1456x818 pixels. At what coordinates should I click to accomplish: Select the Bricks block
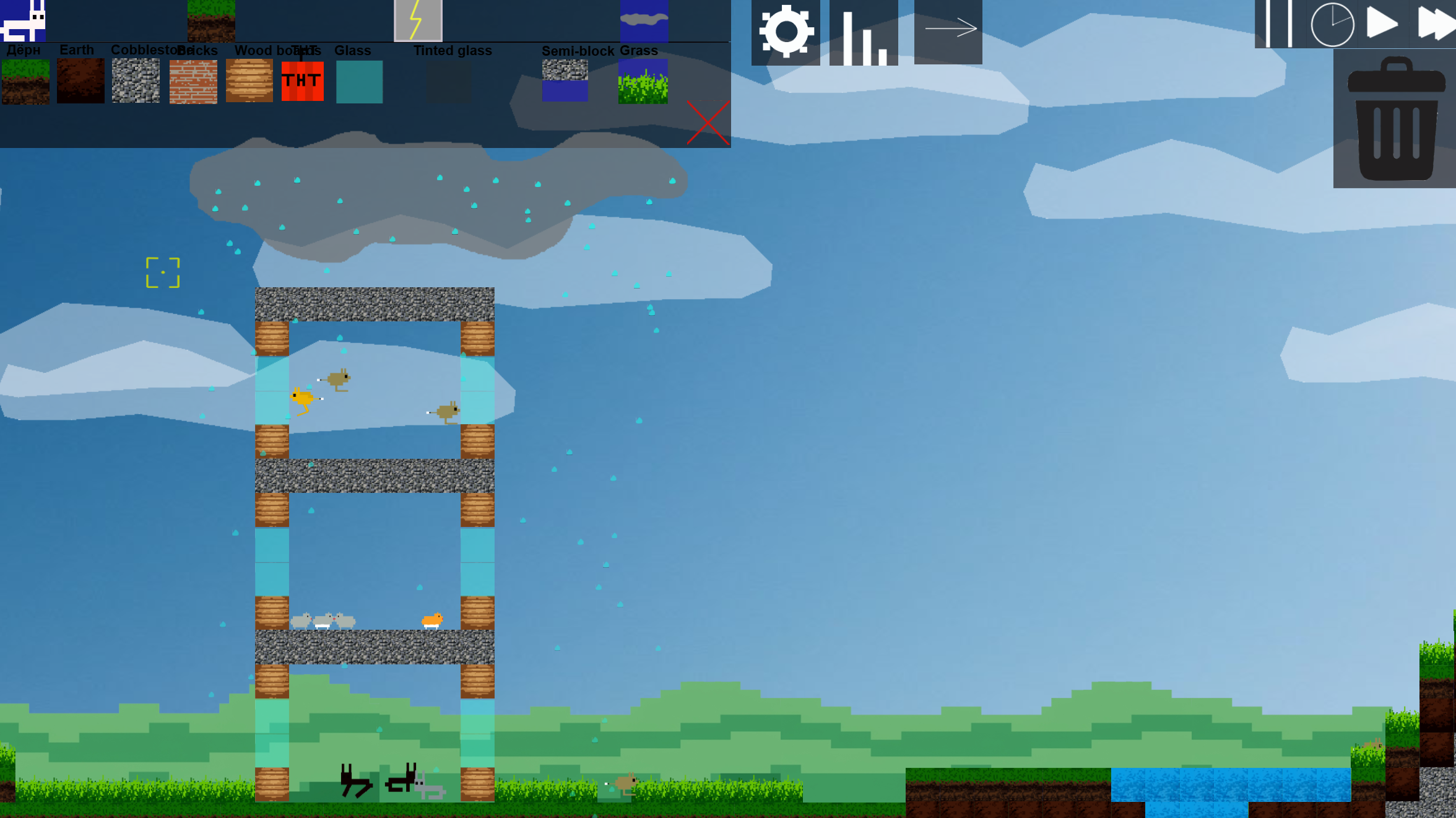pyautogui.click(x=193, y=80)
